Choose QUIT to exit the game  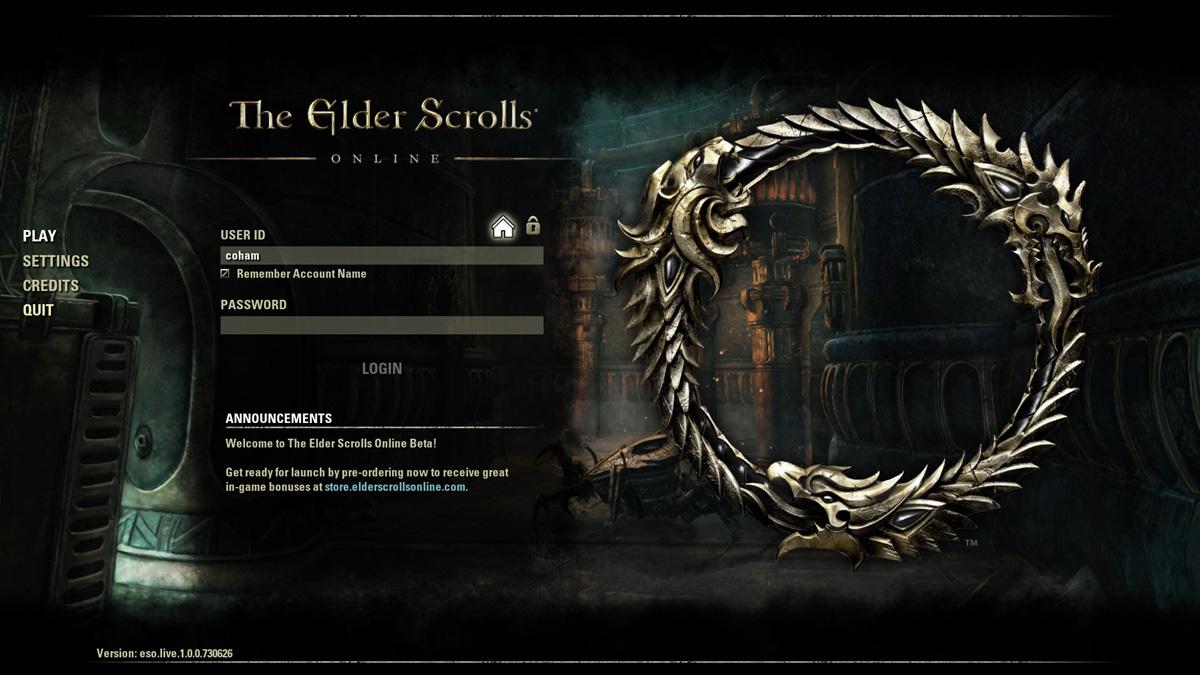(39, 310)
